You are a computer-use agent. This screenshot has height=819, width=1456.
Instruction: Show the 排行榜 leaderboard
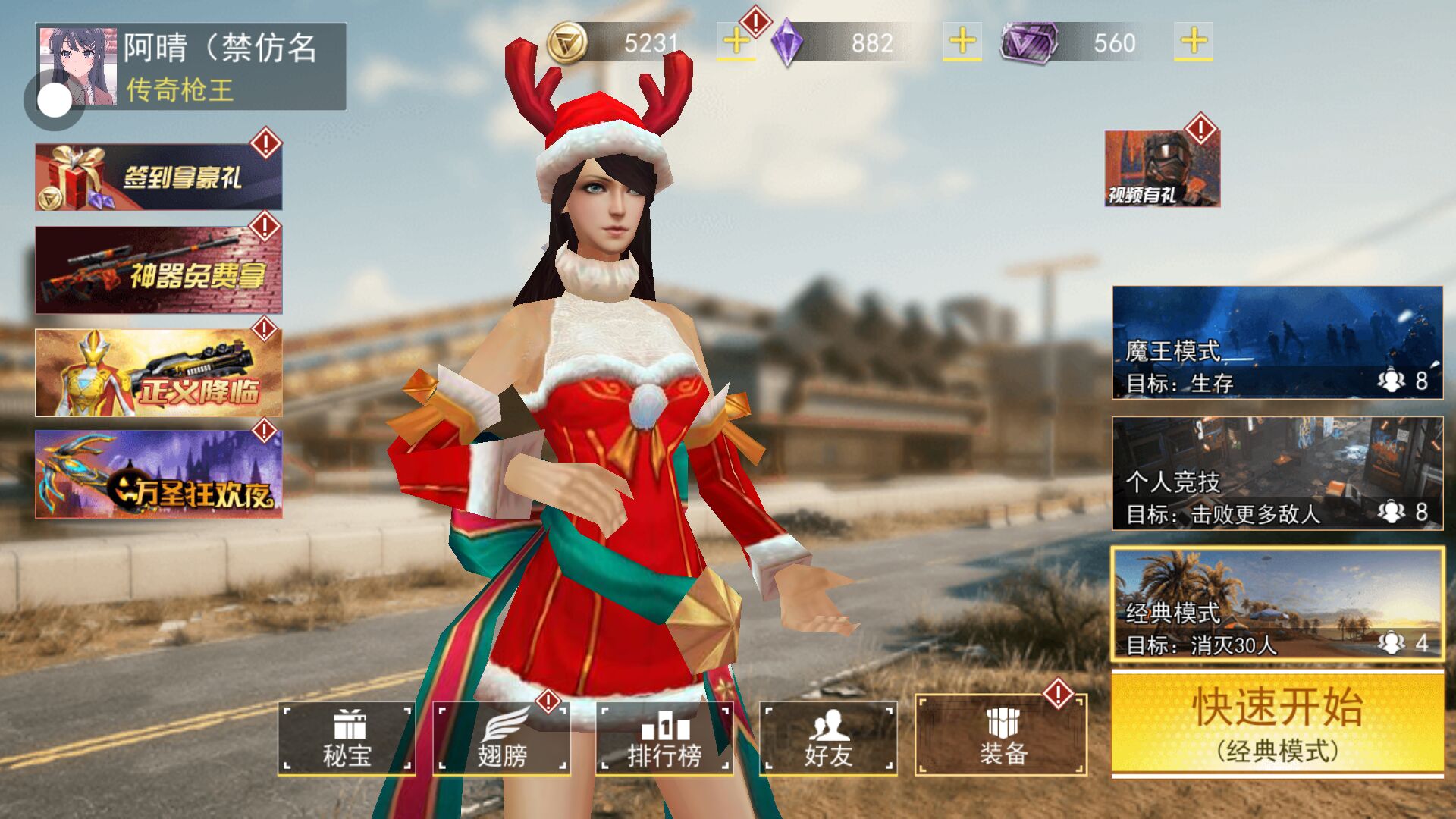pyautogui.click(x=664, y=738)
